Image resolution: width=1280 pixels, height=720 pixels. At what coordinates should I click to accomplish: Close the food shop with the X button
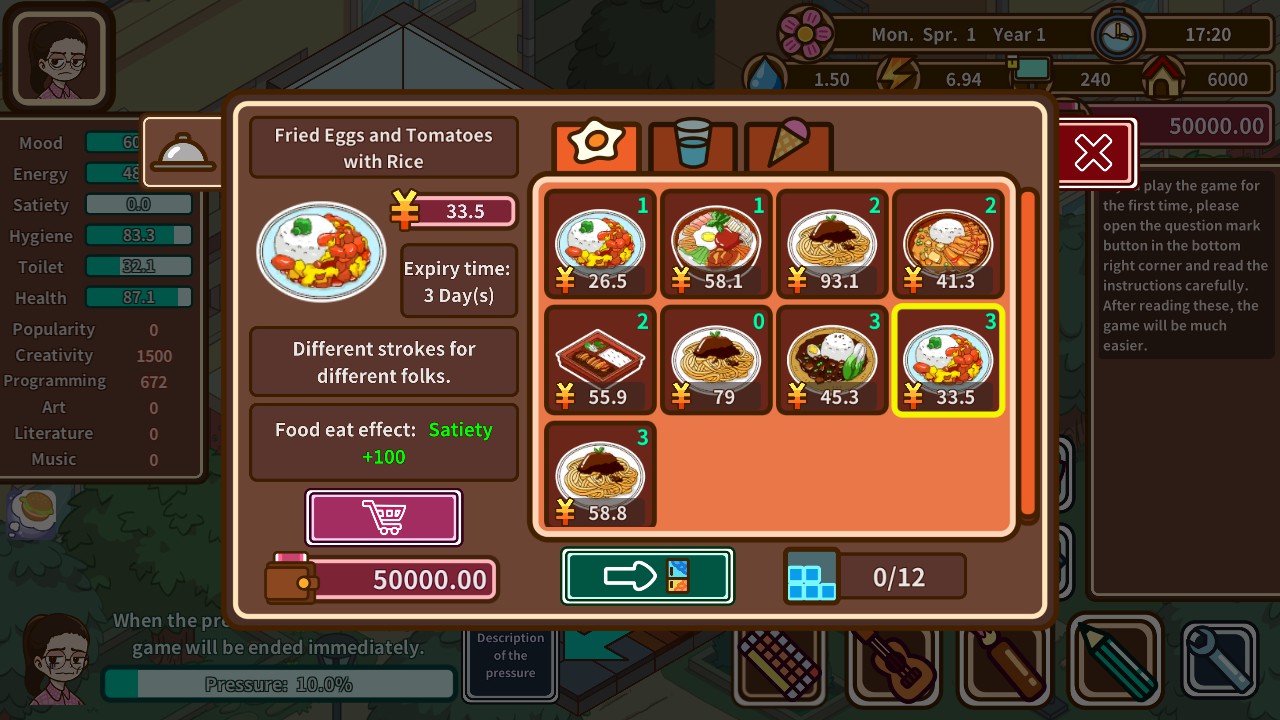[1093, 153]
